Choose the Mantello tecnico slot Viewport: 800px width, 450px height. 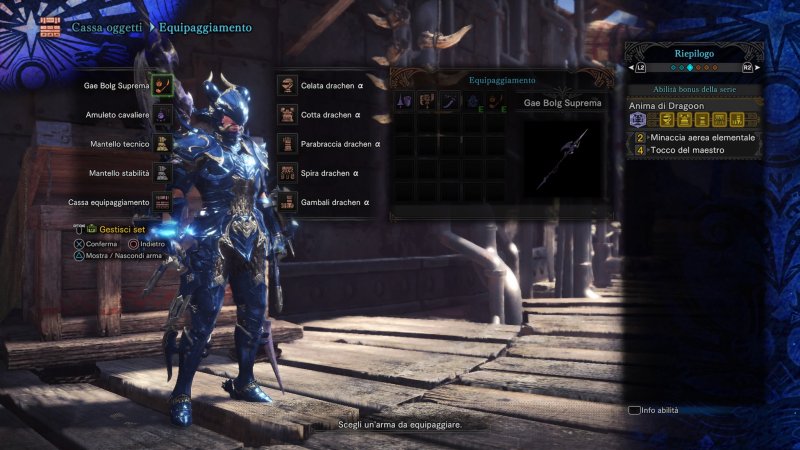pos(163,144)
